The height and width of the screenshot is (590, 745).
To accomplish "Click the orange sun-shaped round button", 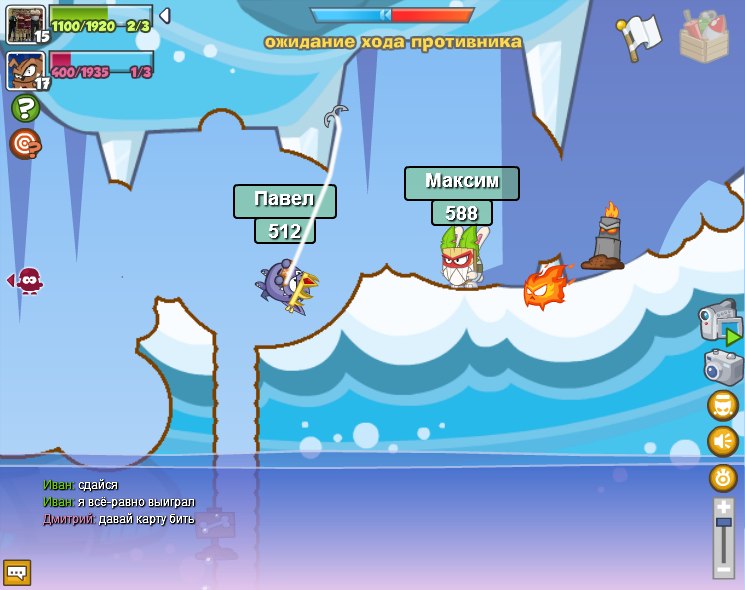I will click(723, 477).
